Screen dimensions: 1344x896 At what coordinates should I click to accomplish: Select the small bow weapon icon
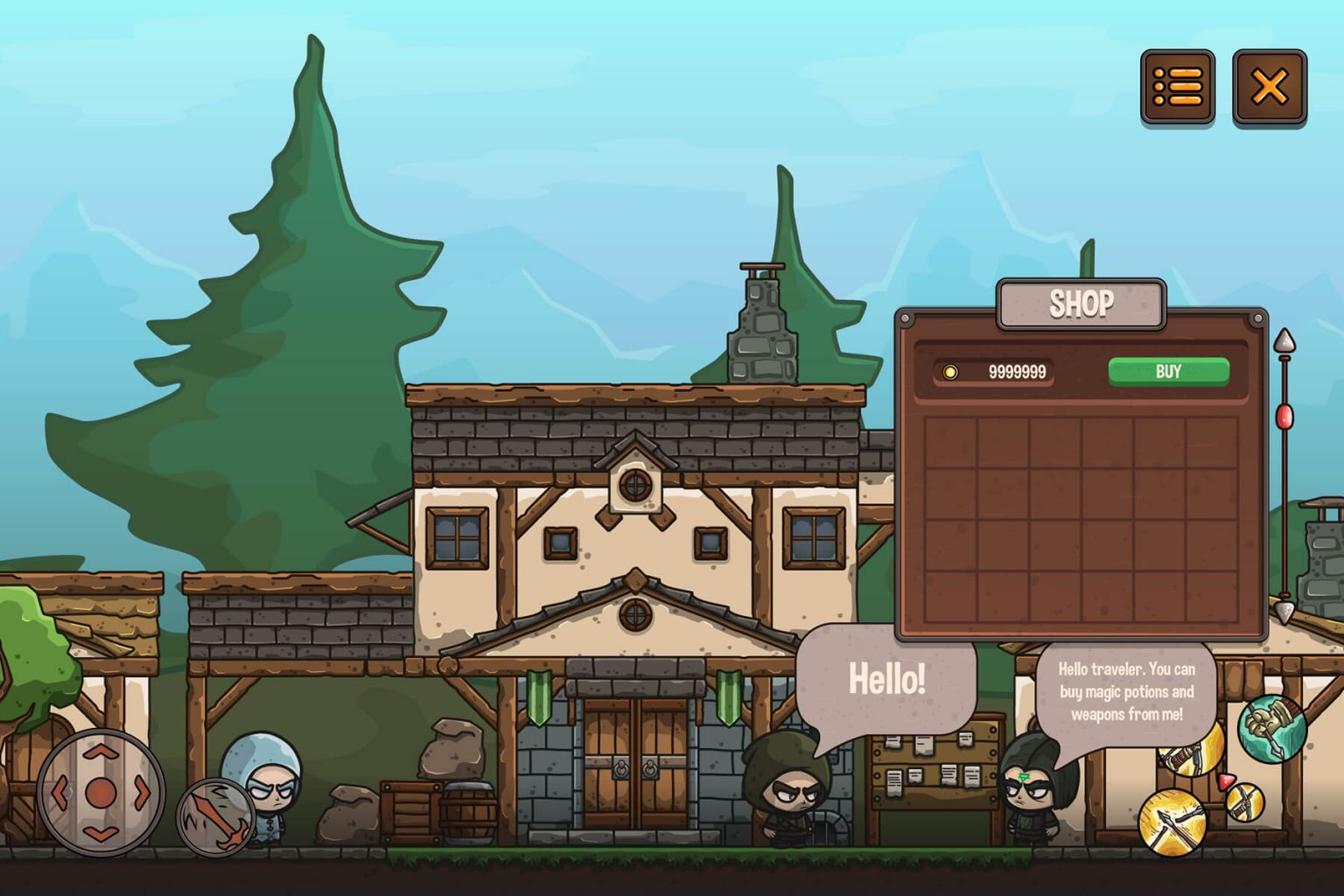[1245, 802]
